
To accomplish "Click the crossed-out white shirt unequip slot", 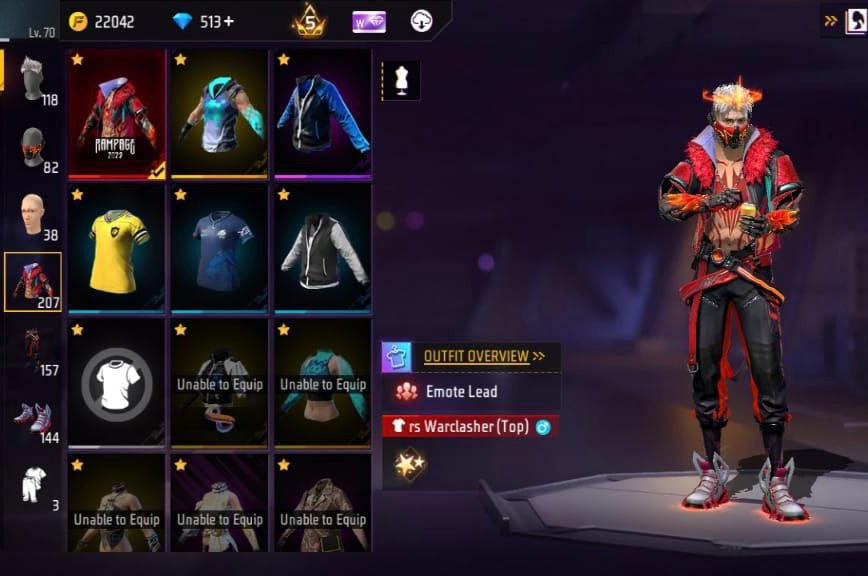I will point(117,382).
